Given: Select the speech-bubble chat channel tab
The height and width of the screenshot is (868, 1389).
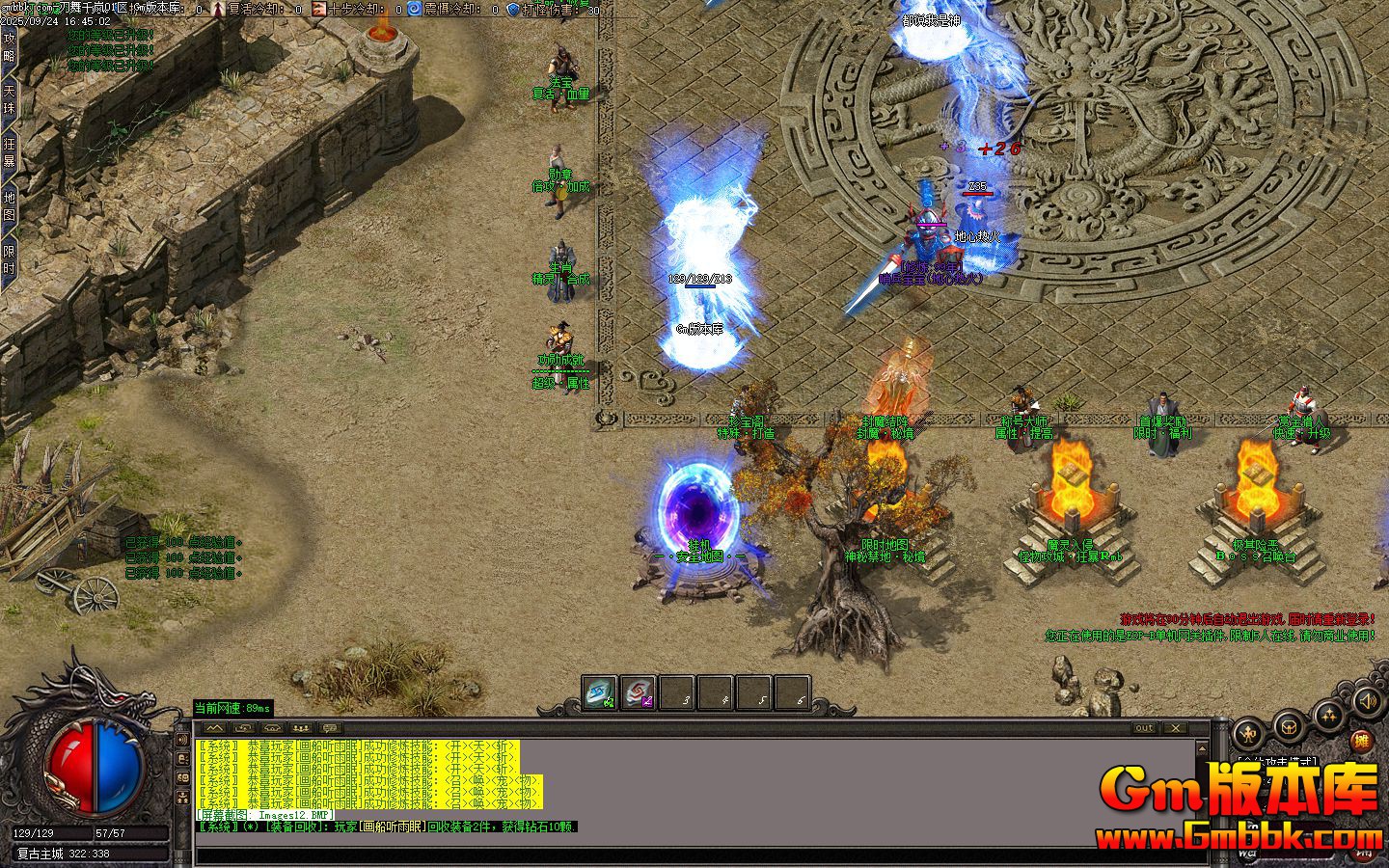Looking at the screenshot, I should [330, 728].
